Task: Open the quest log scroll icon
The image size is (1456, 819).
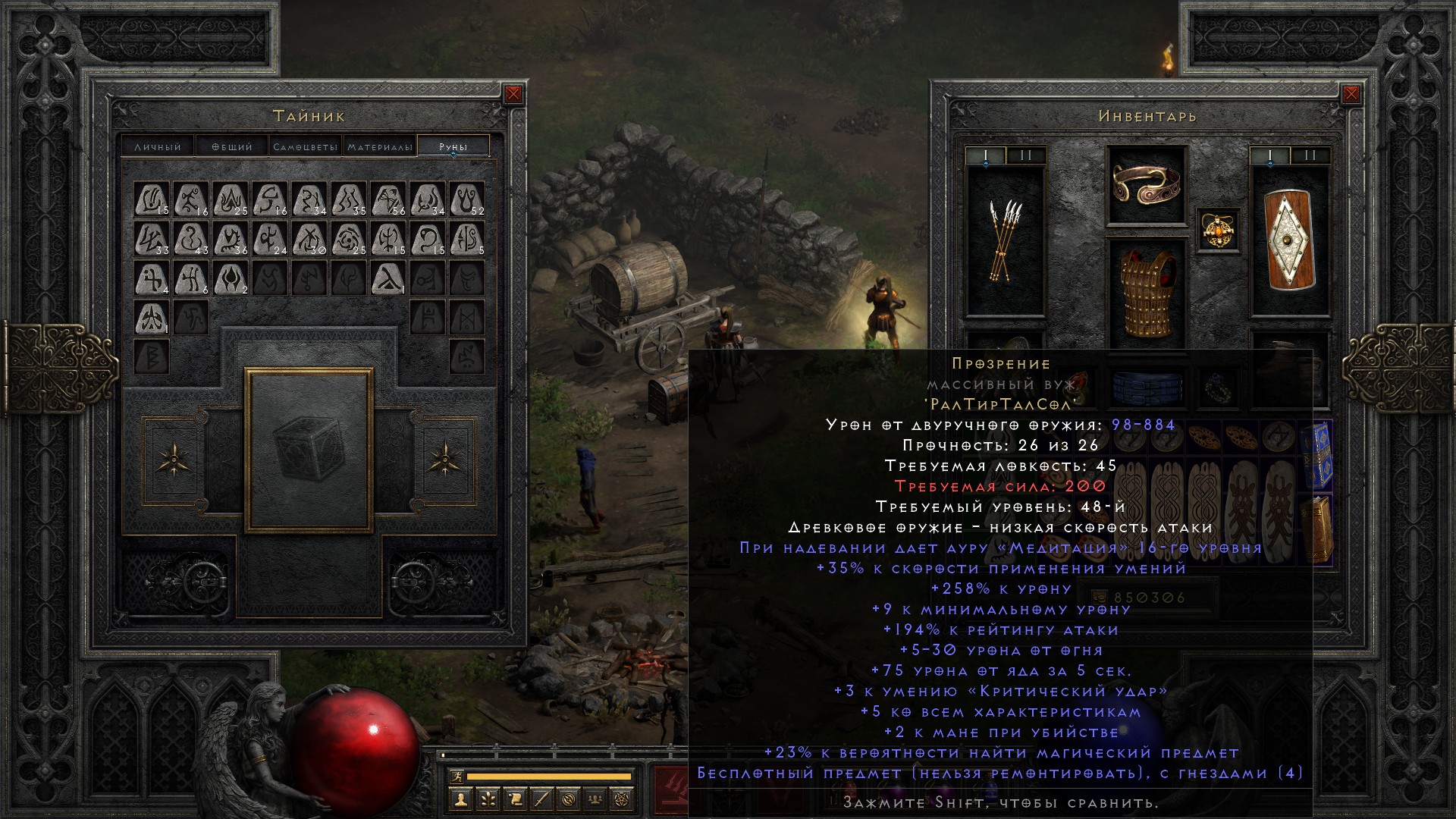Action: coord(515,799)
